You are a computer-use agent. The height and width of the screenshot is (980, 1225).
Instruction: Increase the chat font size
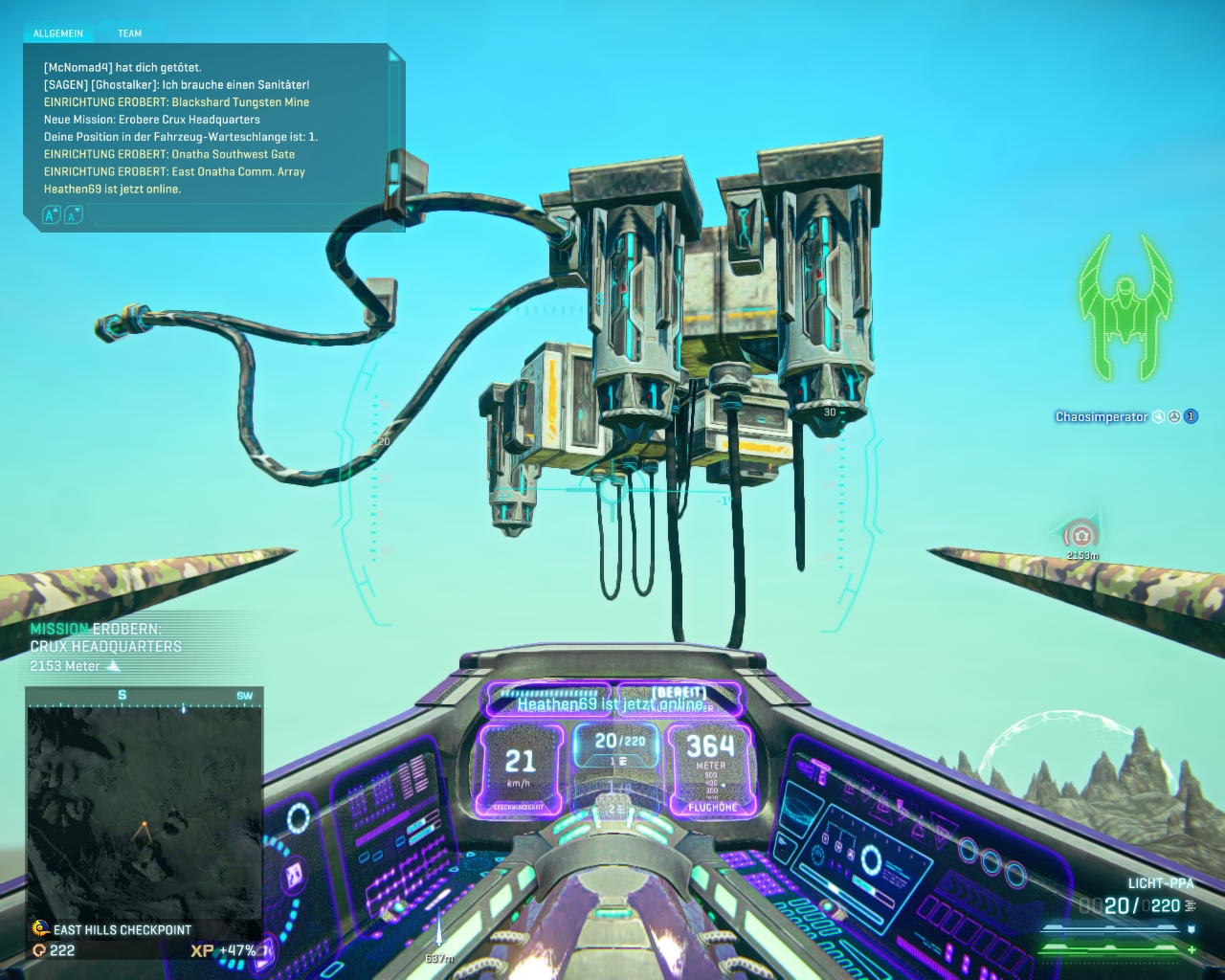(x=52, y=215)
